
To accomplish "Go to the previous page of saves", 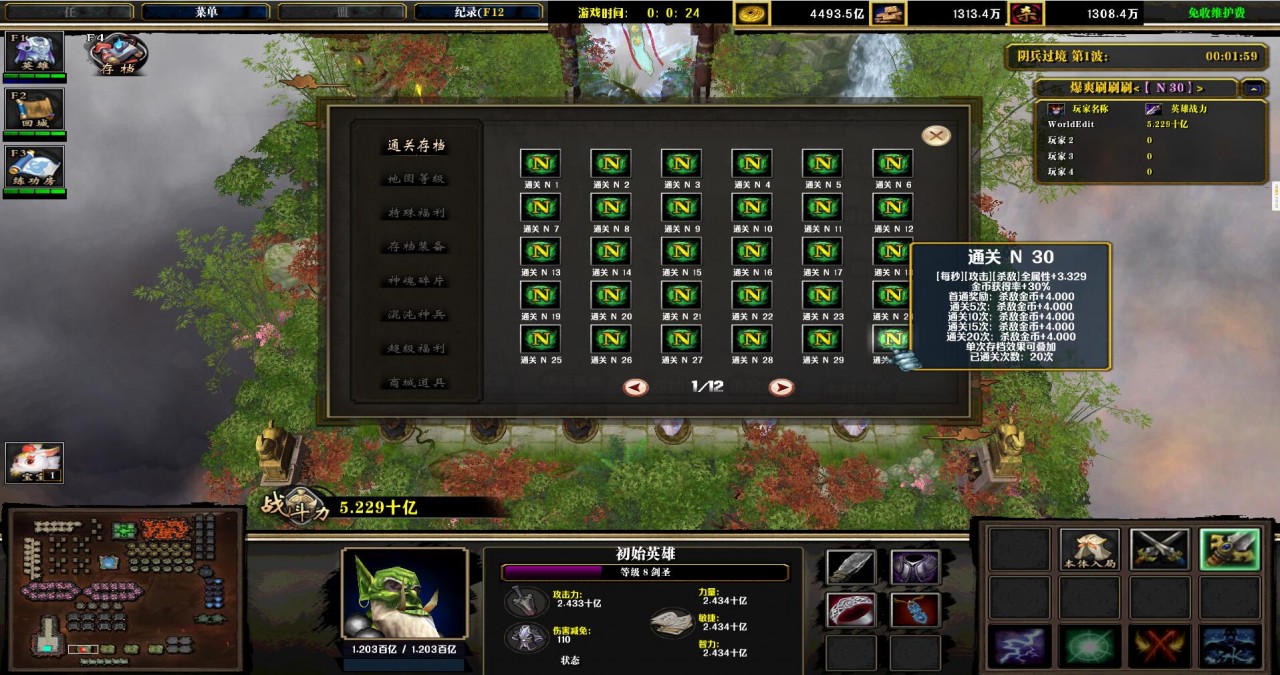I will pos(635,387).
